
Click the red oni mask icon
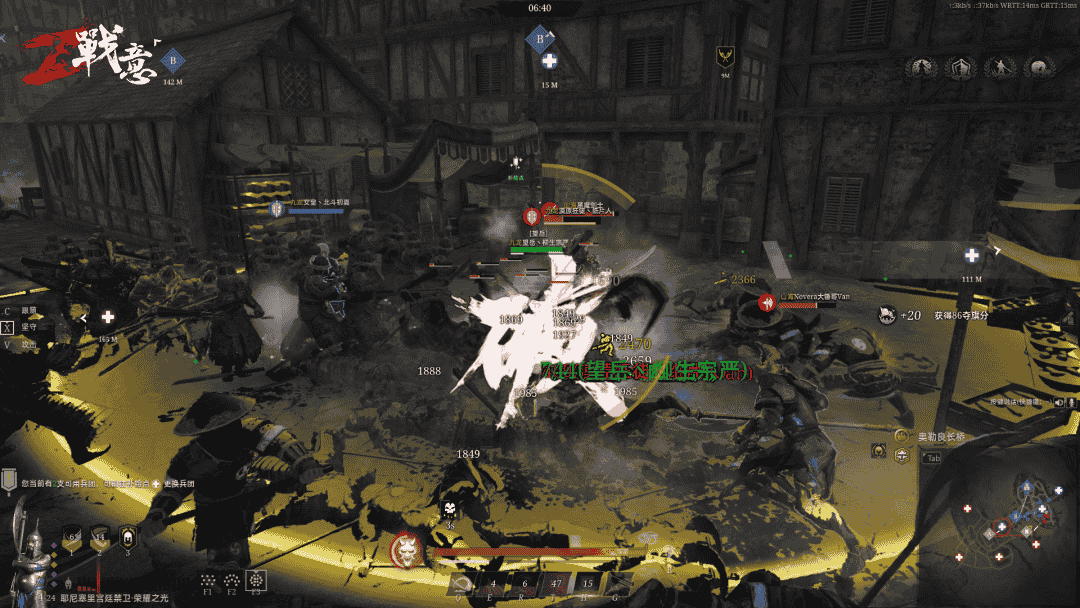[x=408, y=549]
